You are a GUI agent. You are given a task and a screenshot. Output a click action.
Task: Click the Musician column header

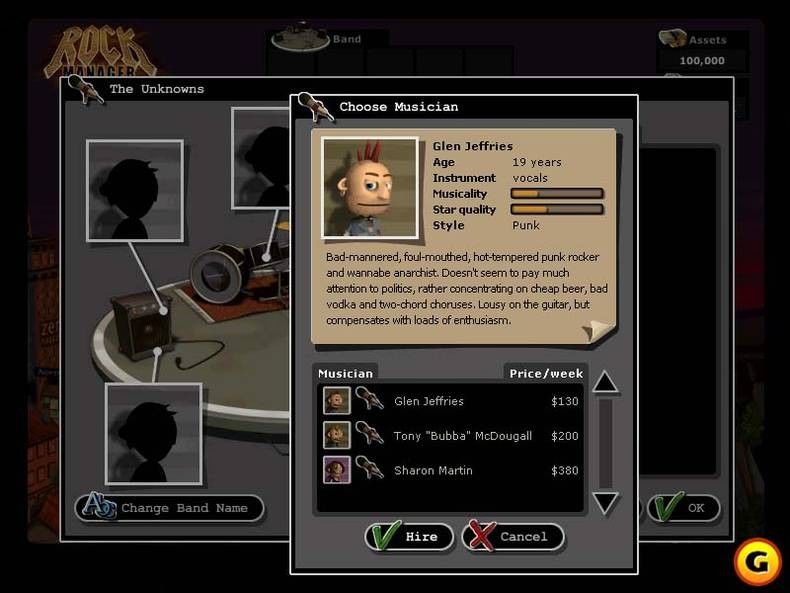pyautogui.click(x=345, y=374)
